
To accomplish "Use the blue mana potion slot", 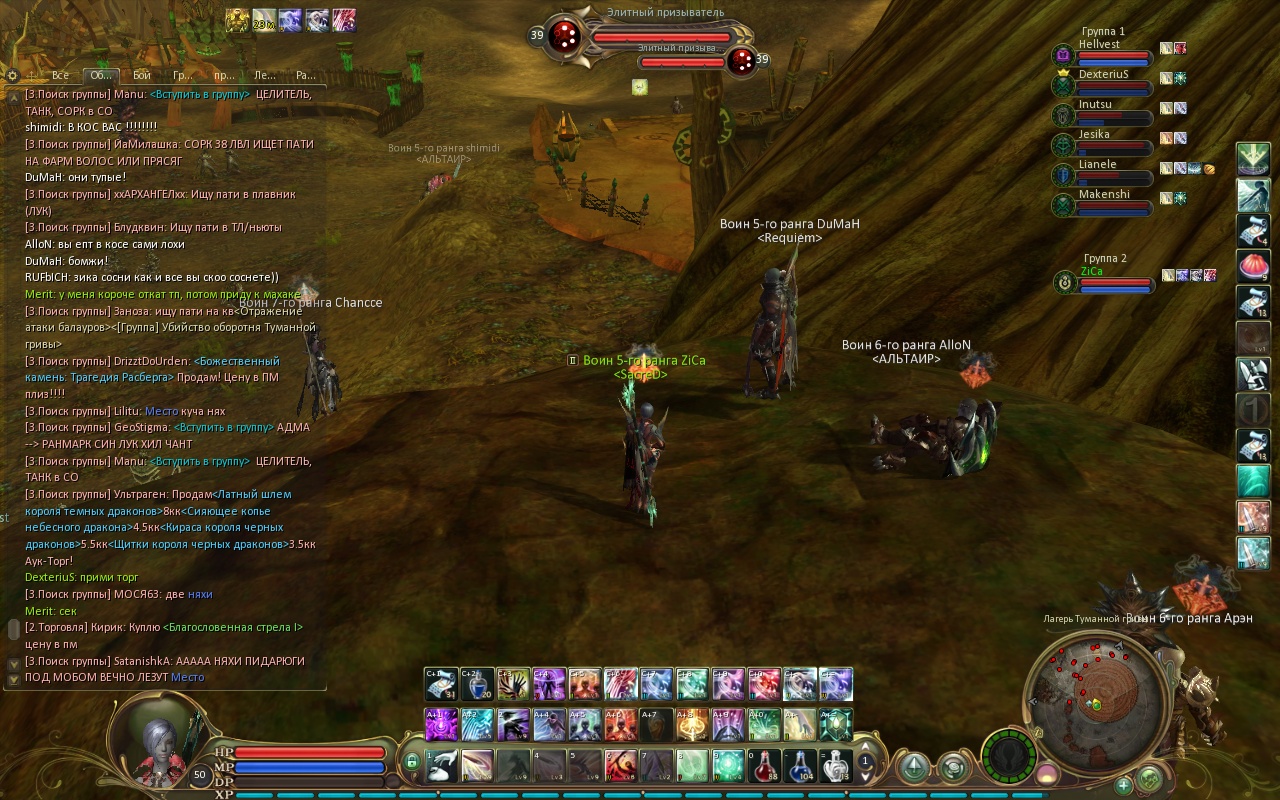I will (800, 766).
